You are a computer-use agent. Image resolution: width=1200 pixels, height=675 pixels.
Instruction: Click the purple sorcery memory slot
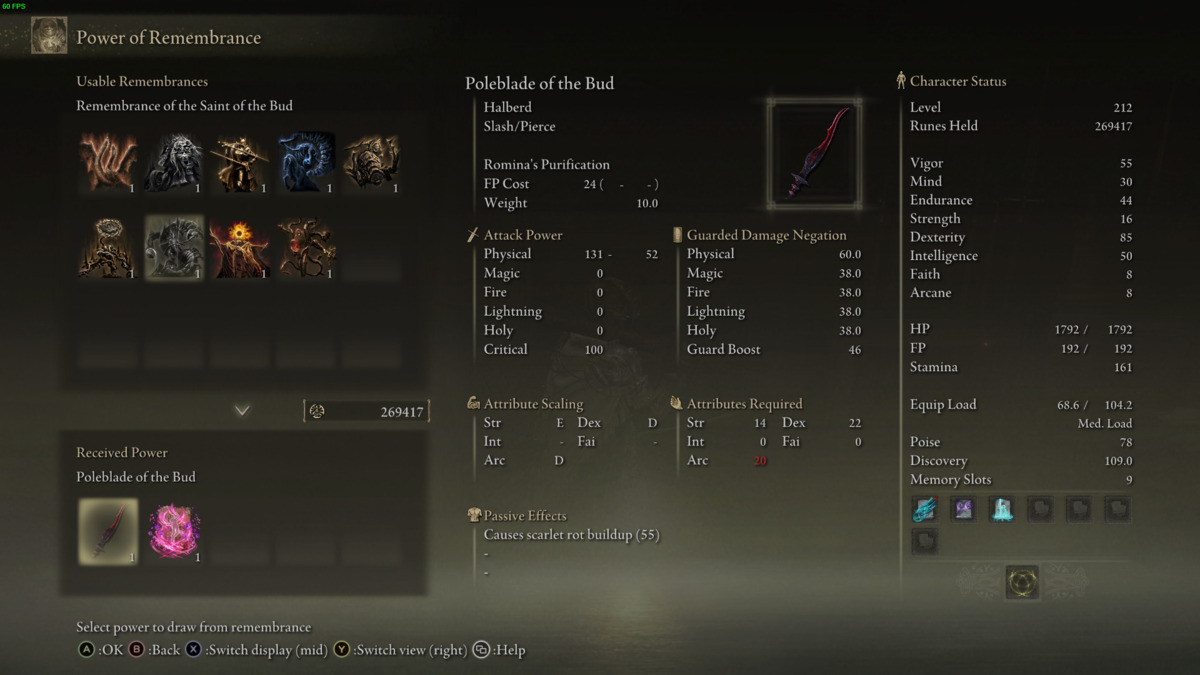(963, 509)
